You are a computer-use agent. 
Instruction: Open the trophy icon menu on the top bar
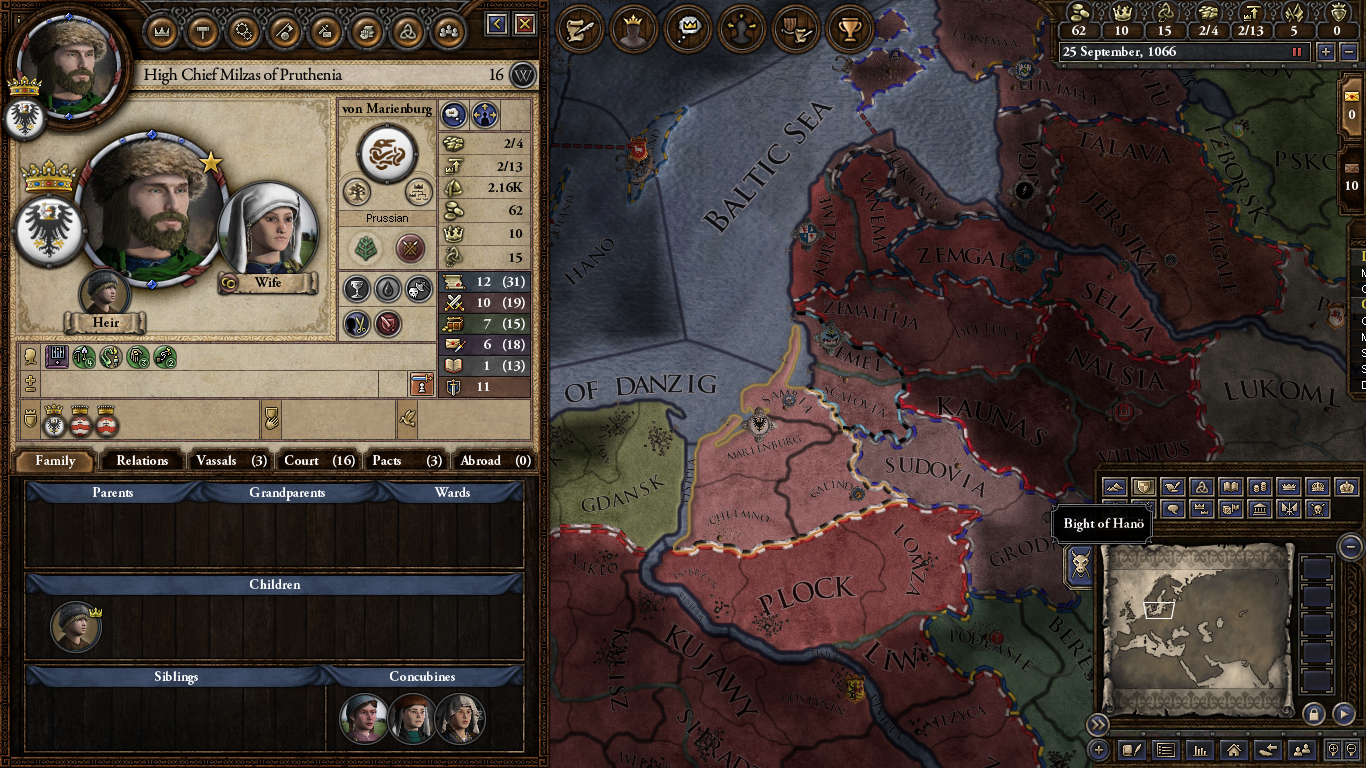850,29
